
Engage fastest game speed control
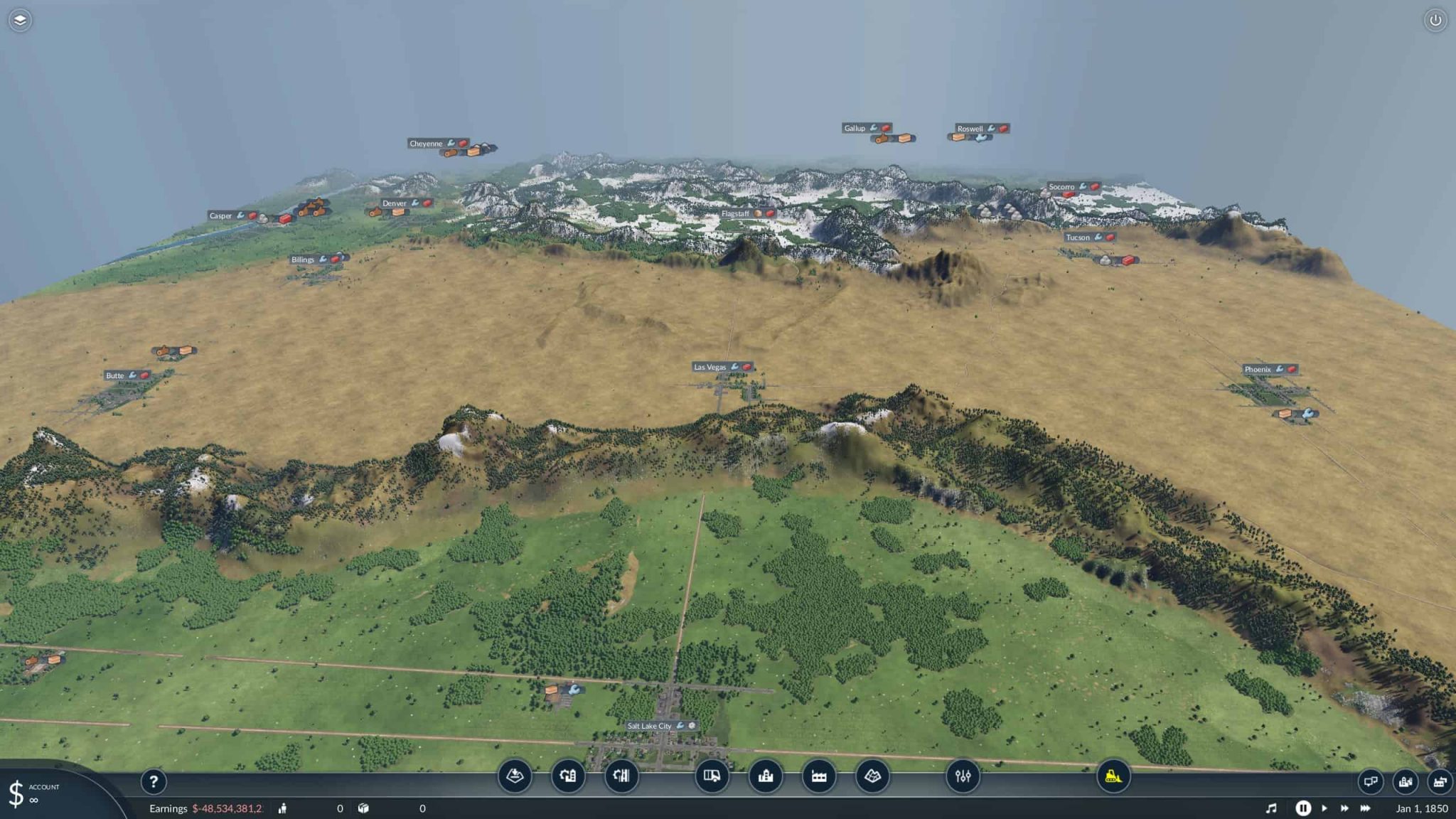[x=1366, y=808]
